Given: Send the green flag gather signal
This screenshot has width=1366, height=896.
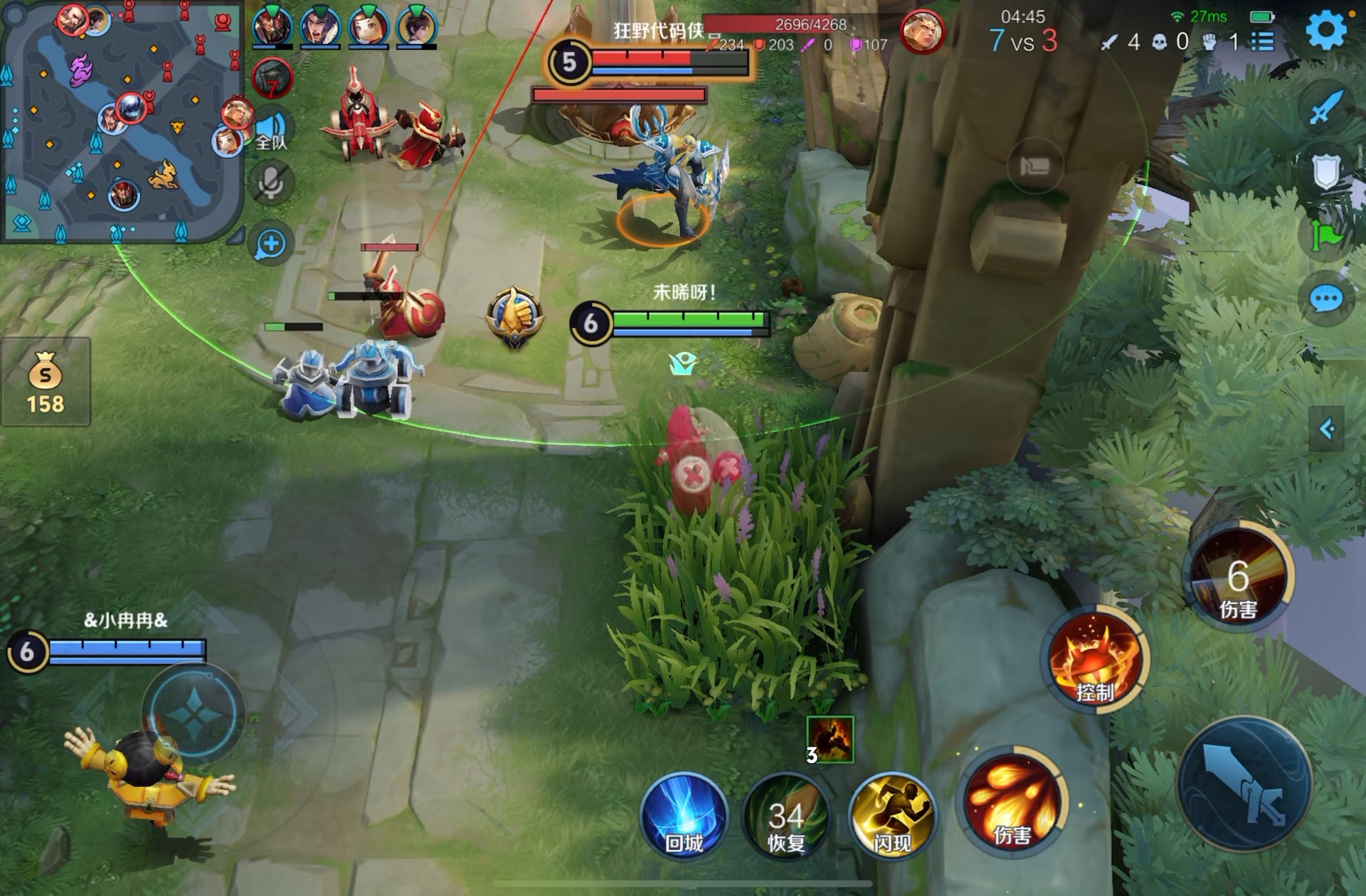Looking at the screenshot, I should 1325,235.
